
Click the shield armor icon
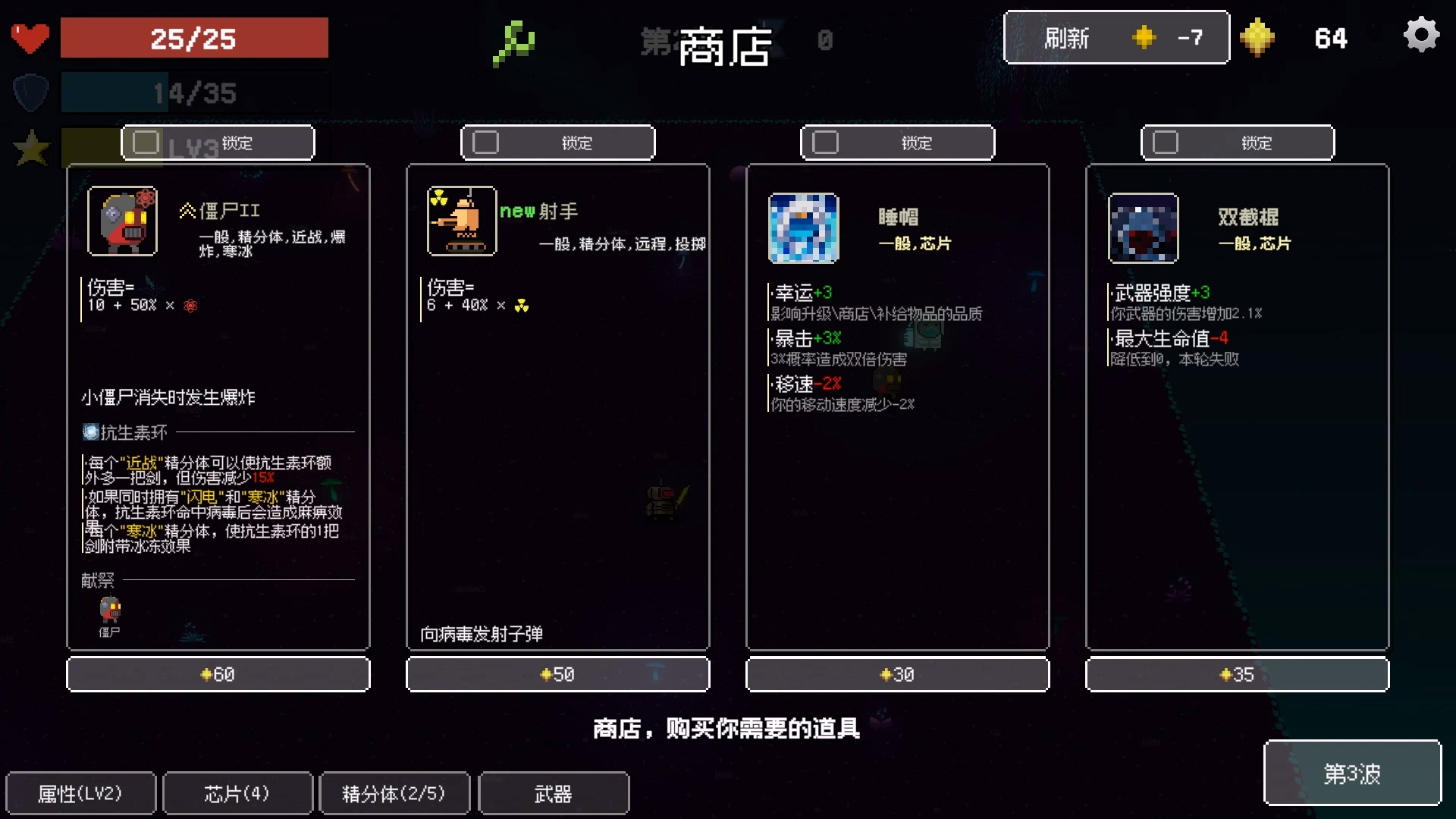pyautogui.click(x=29, y=93)
